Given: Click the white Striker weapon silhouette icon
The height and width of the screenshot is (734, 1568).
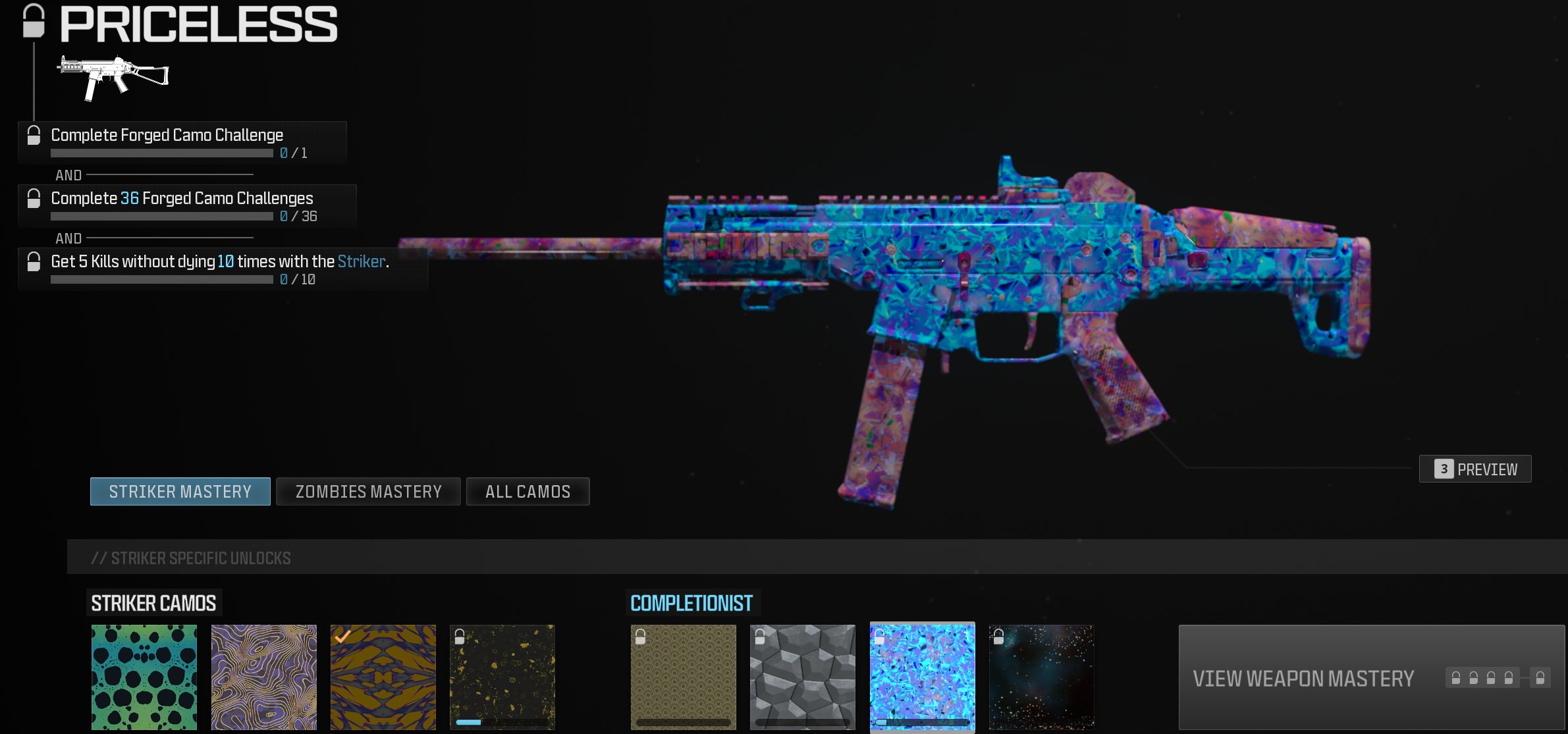Looking at the screenshot, I should [x=113, y=76].
